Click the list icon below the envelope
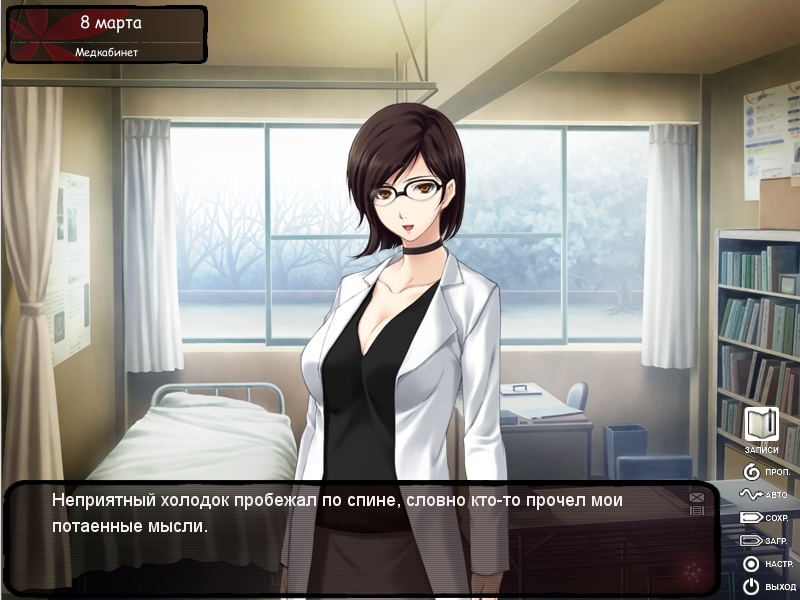Viewport: 800px width, 600px height. tap(696, 510)
